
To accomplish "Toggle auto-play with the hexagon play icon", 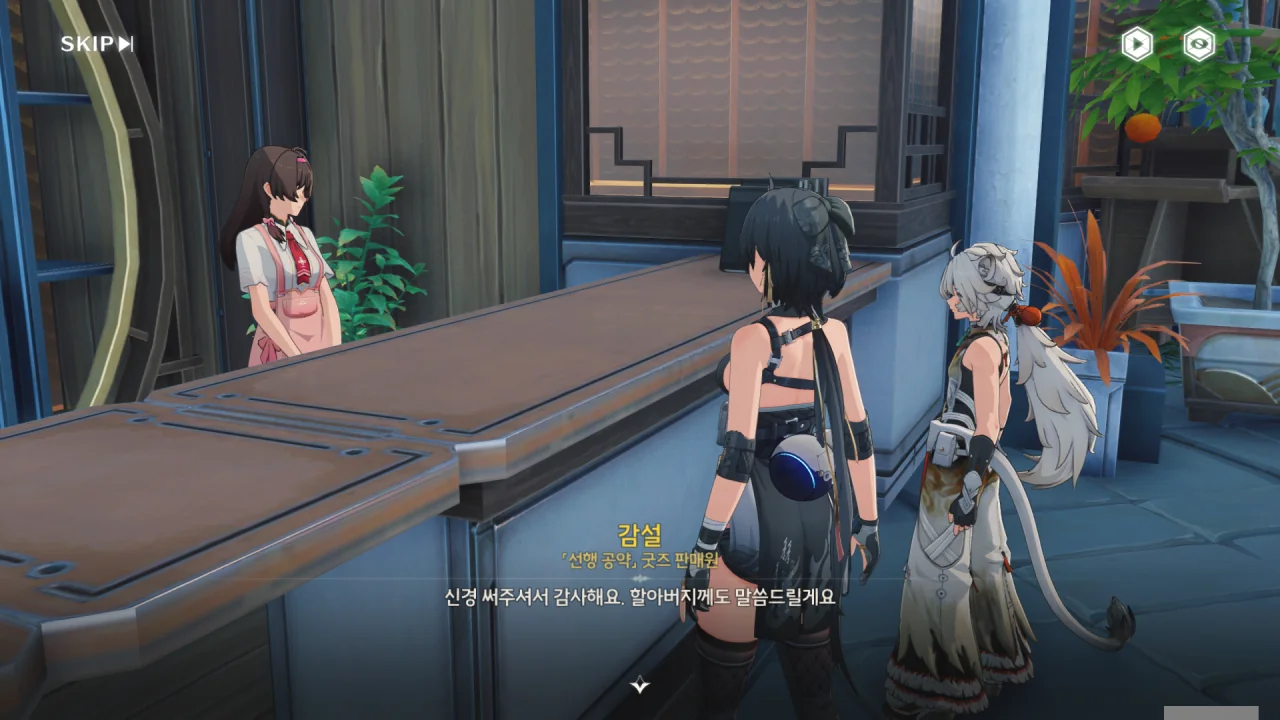I will [x=1136, y=44].
